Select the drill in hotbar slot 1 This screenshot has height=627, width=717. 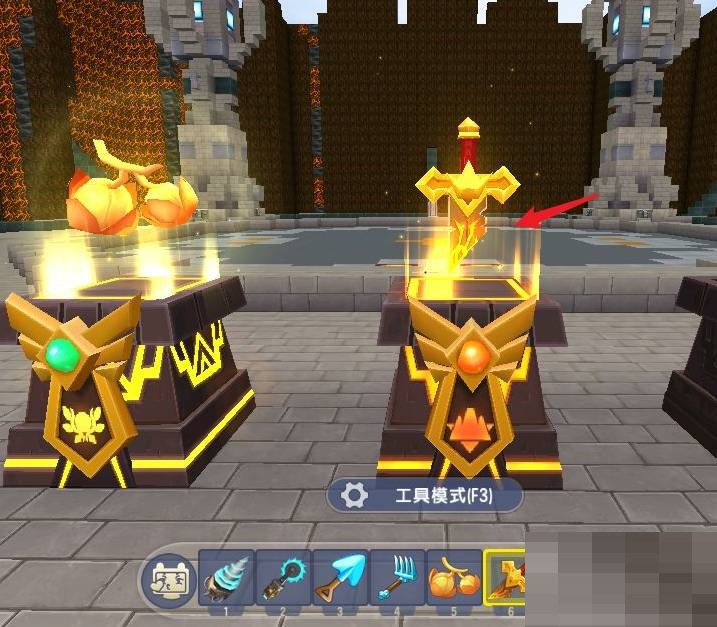point(226,580)
